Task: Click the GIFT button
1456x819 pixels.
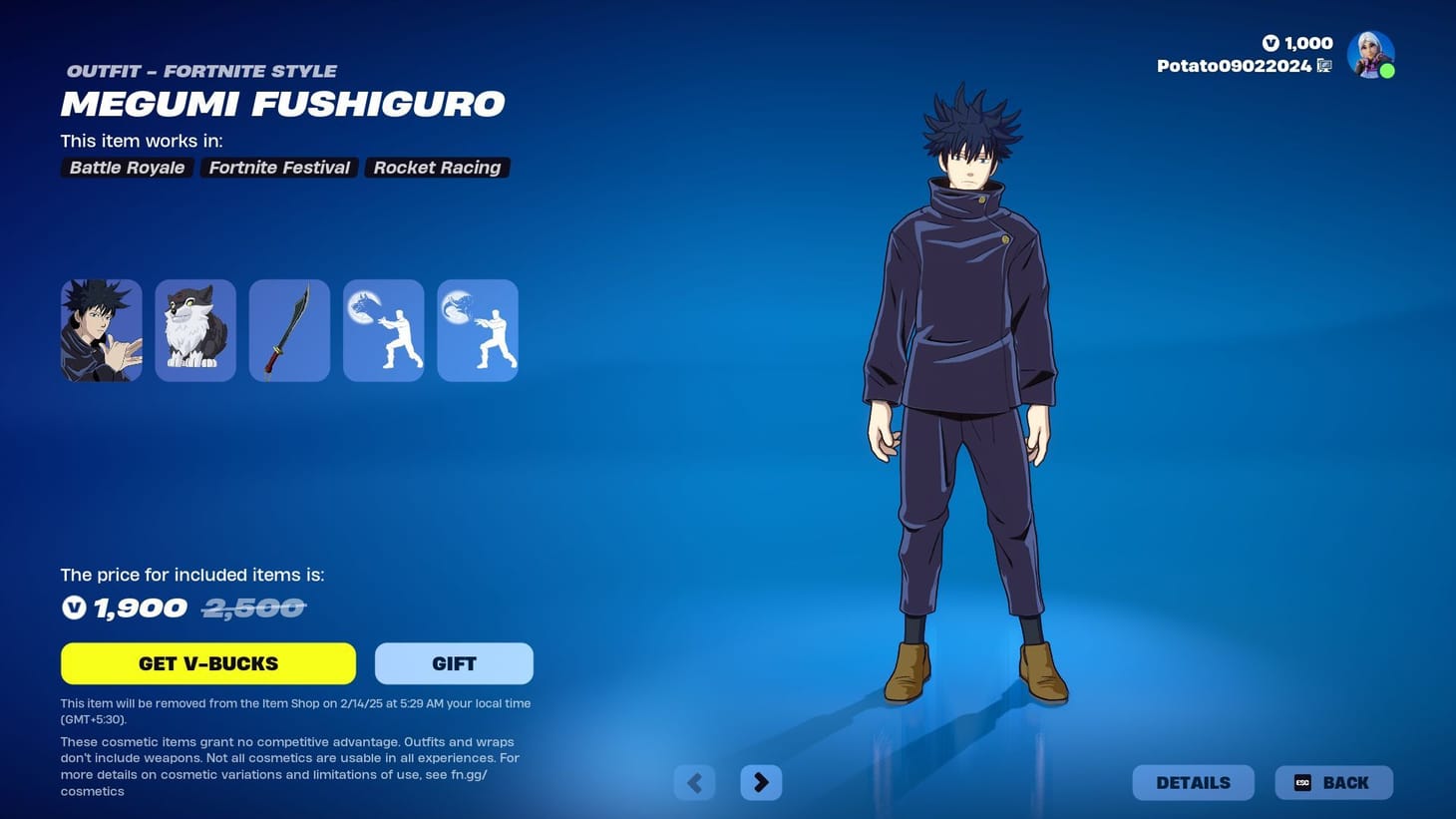Action: [454, 662]
